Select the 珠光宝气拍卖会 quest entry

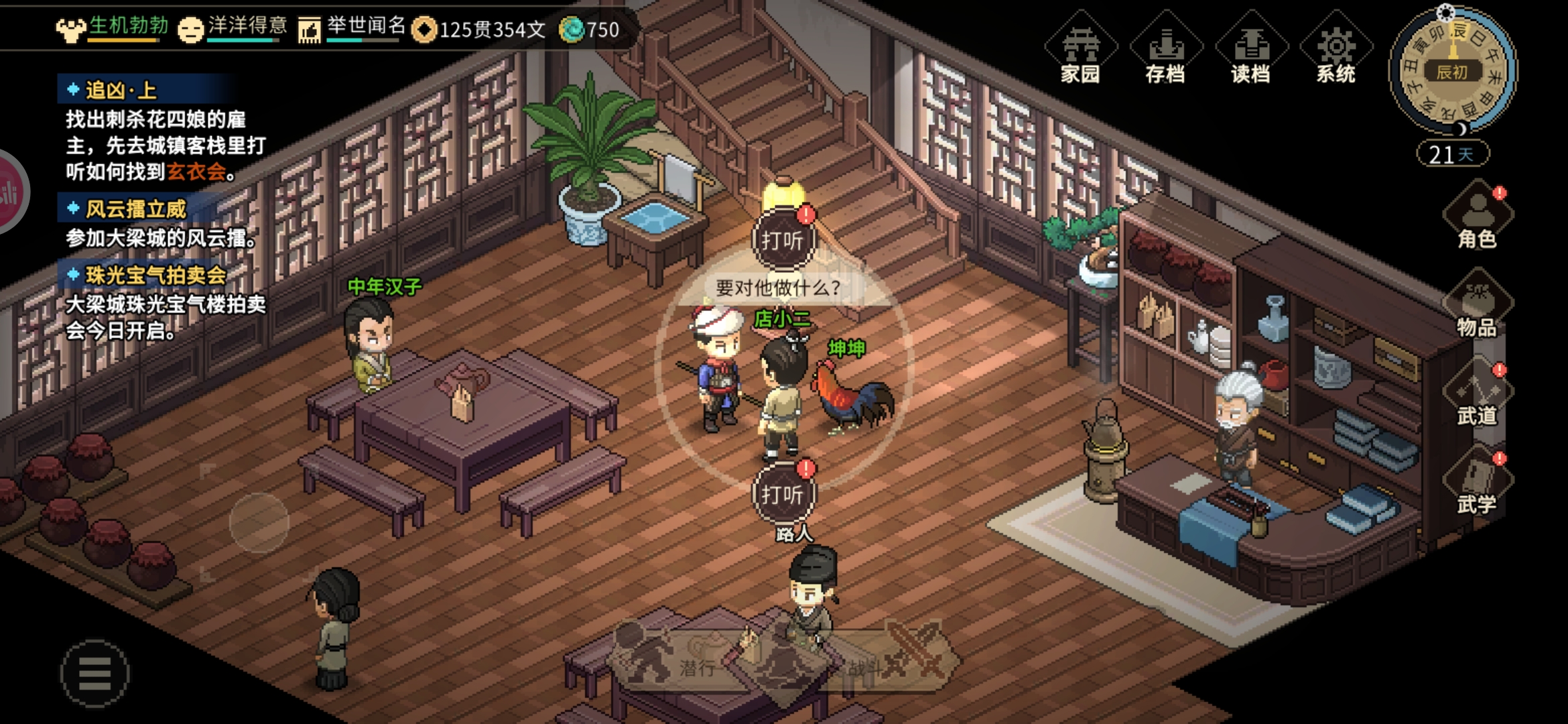[x=155, y=275]
